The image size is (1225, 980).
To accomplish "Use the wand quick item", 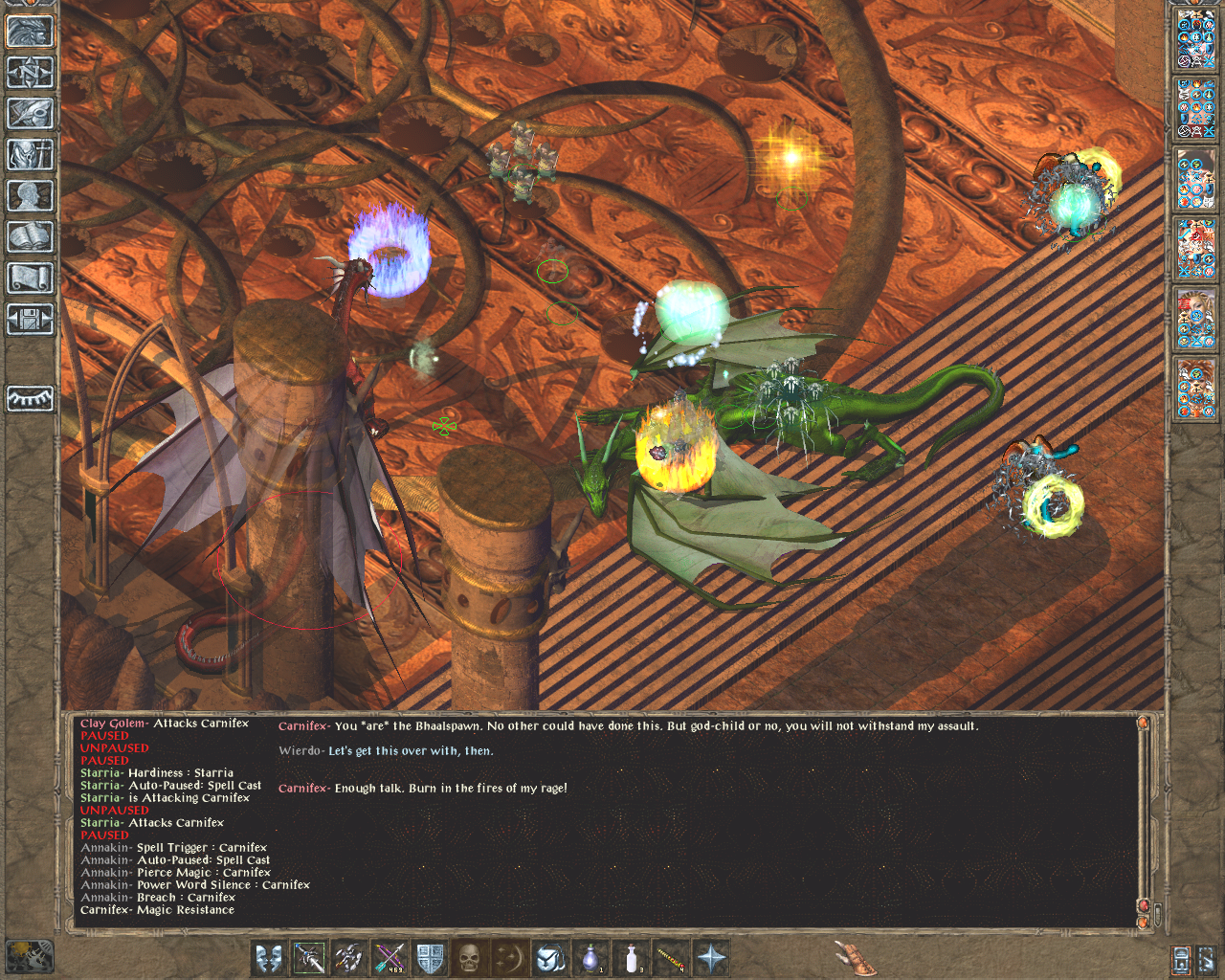I will click(671, 957).
